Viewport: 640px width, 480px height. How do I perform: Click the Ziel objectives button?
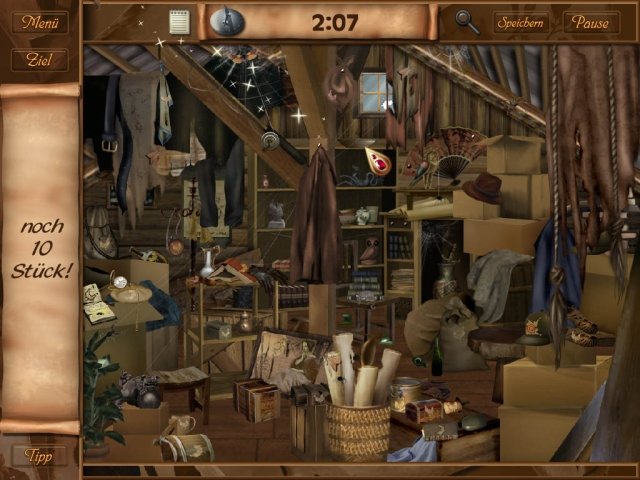pyautogui.click(x=40, y=60)
